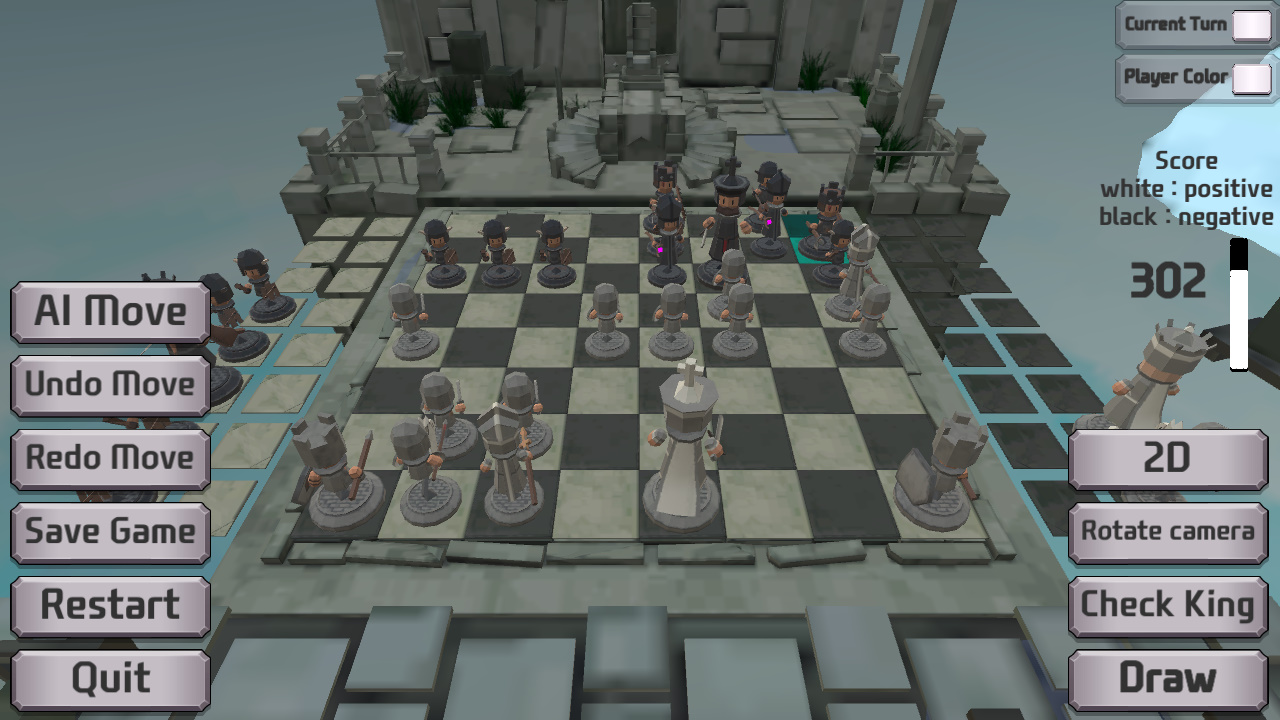Rotate the camera around the board
The image size is (1280, 720).
pos(1167,532)
